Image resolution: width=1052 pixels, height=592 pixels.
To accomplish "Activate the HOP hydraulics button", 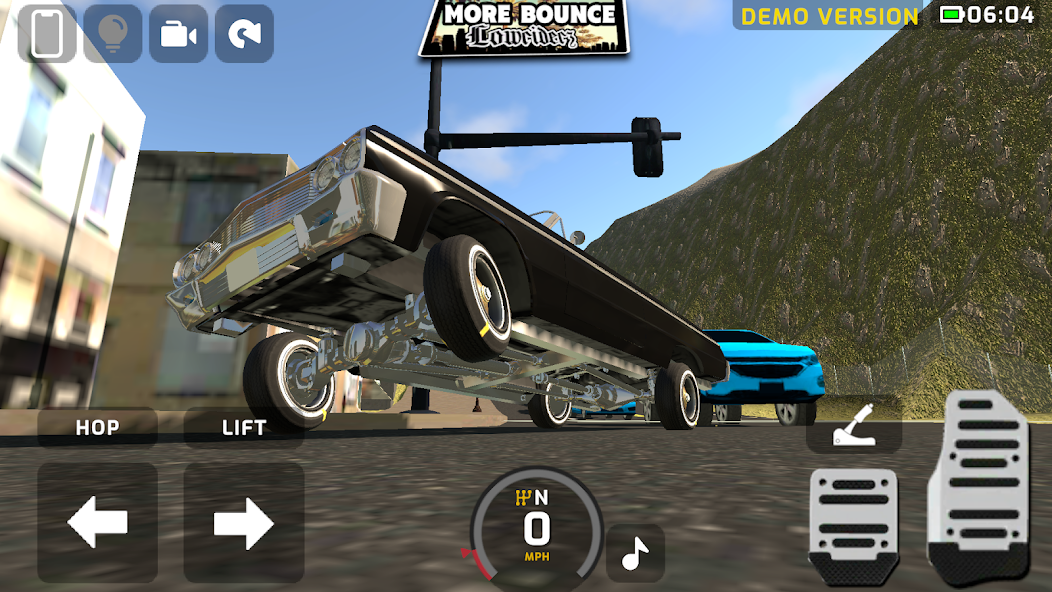I will point(97,428).
